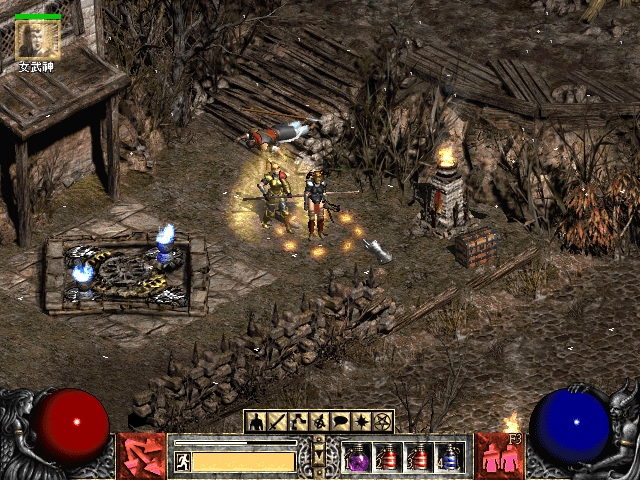Toggle the run/walk button
640x480 pixels.
183,461
